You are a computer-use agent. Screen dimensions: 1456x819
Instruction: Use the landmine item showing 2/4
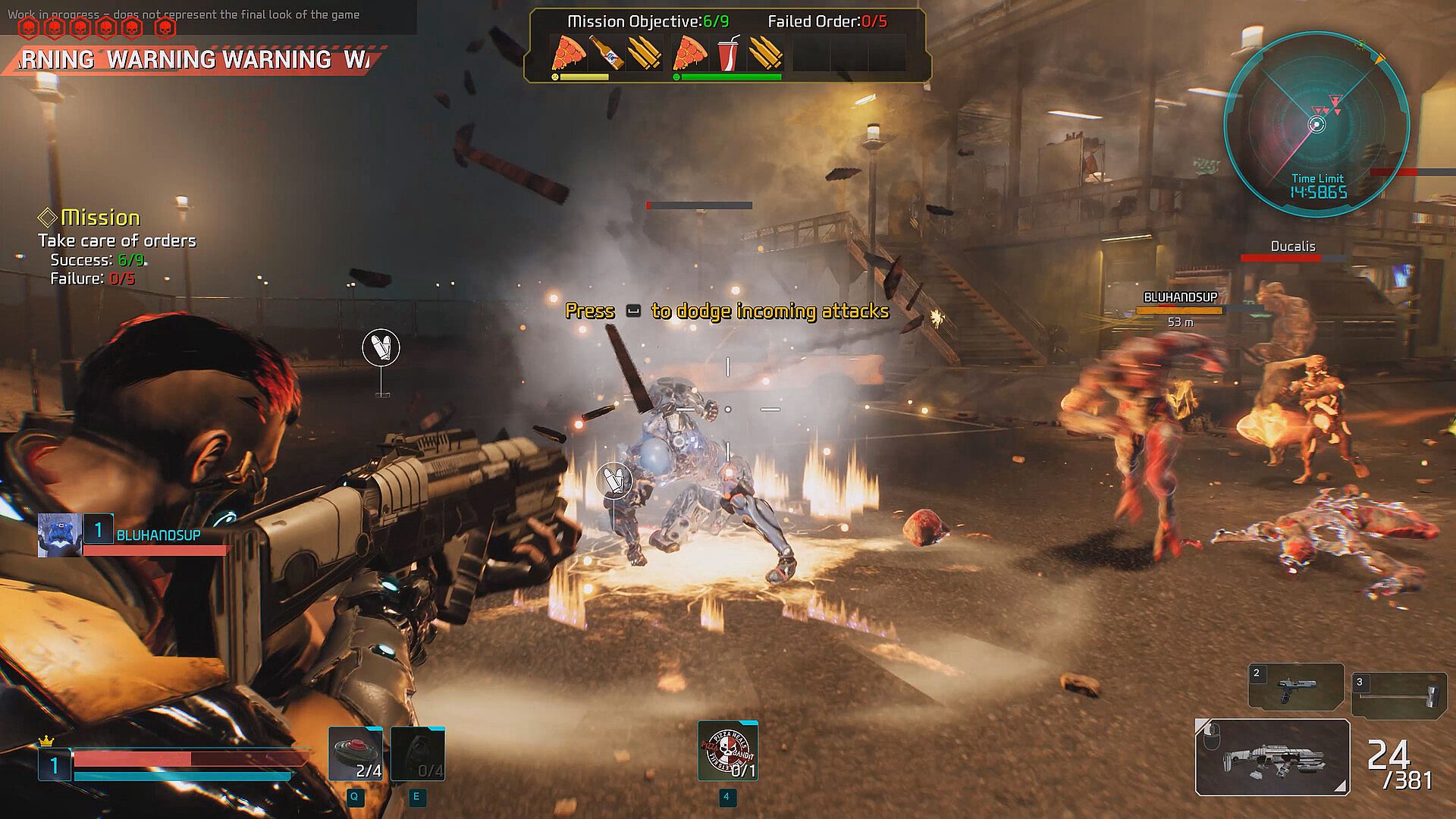[x=356, y=754]
